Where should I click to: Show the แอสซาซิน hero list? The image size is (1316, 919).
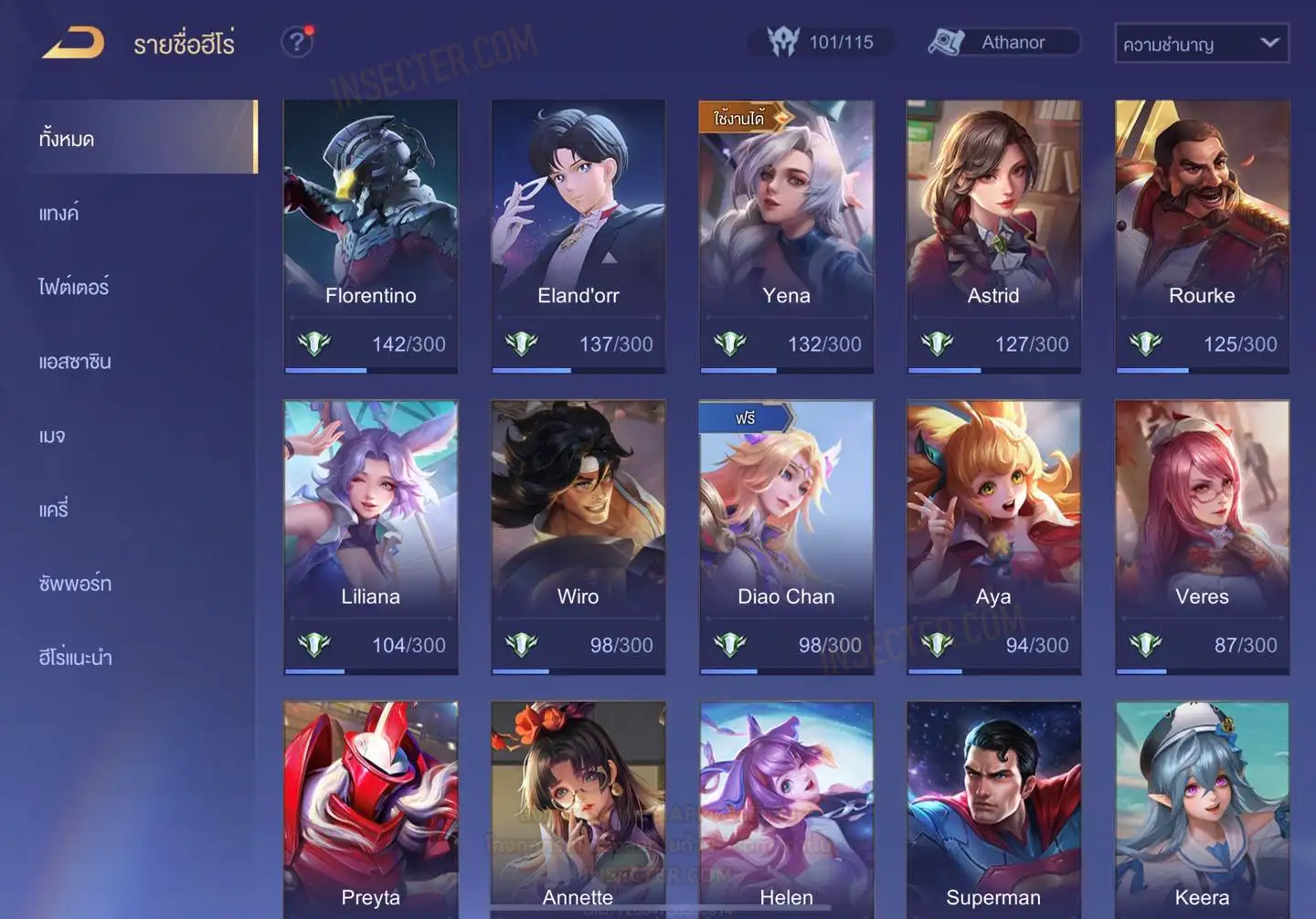(75, 362)
